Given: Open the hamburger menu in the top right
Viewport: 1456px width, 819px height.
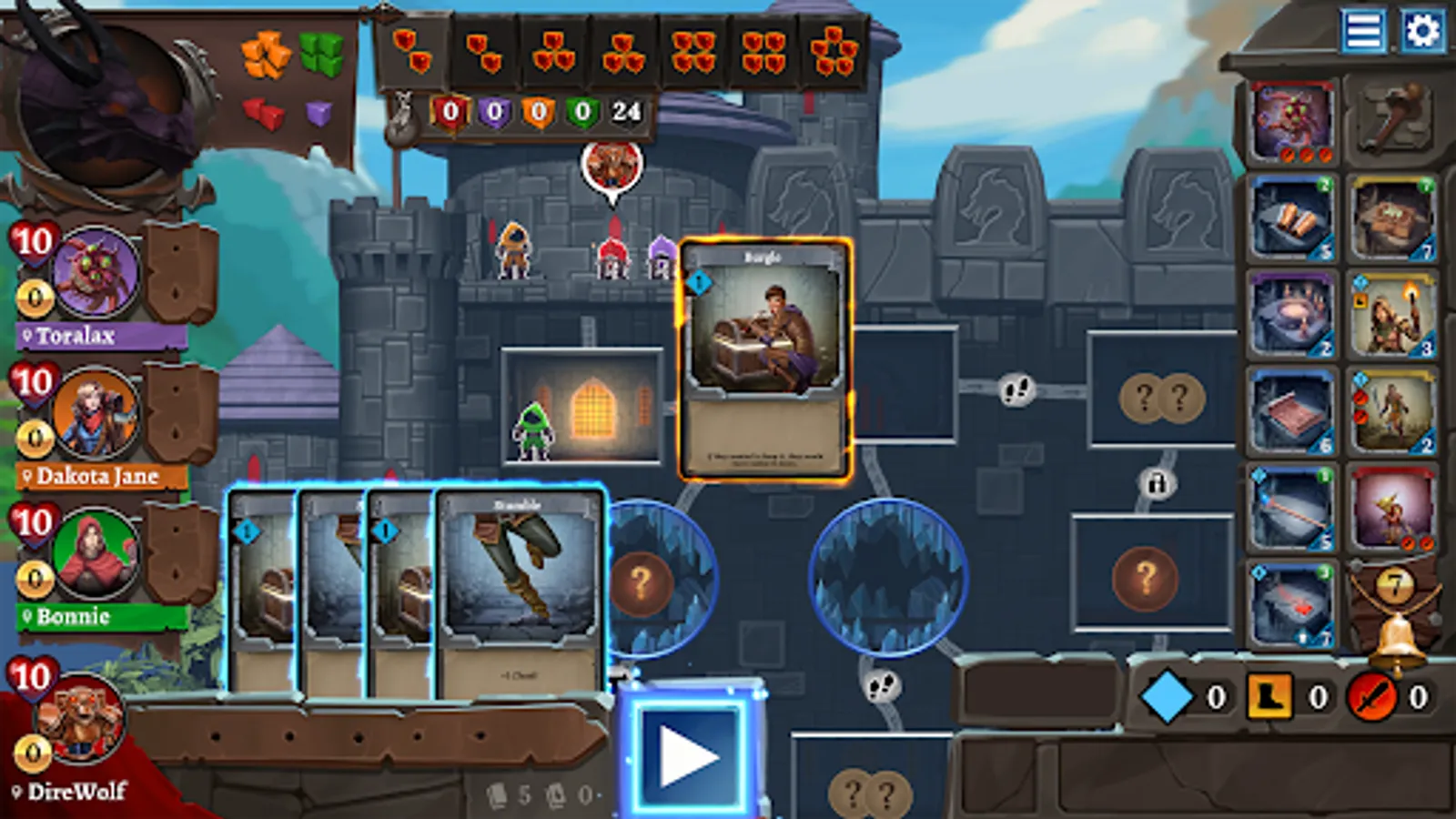Looking at the screenshot, I should (1364, 29).
